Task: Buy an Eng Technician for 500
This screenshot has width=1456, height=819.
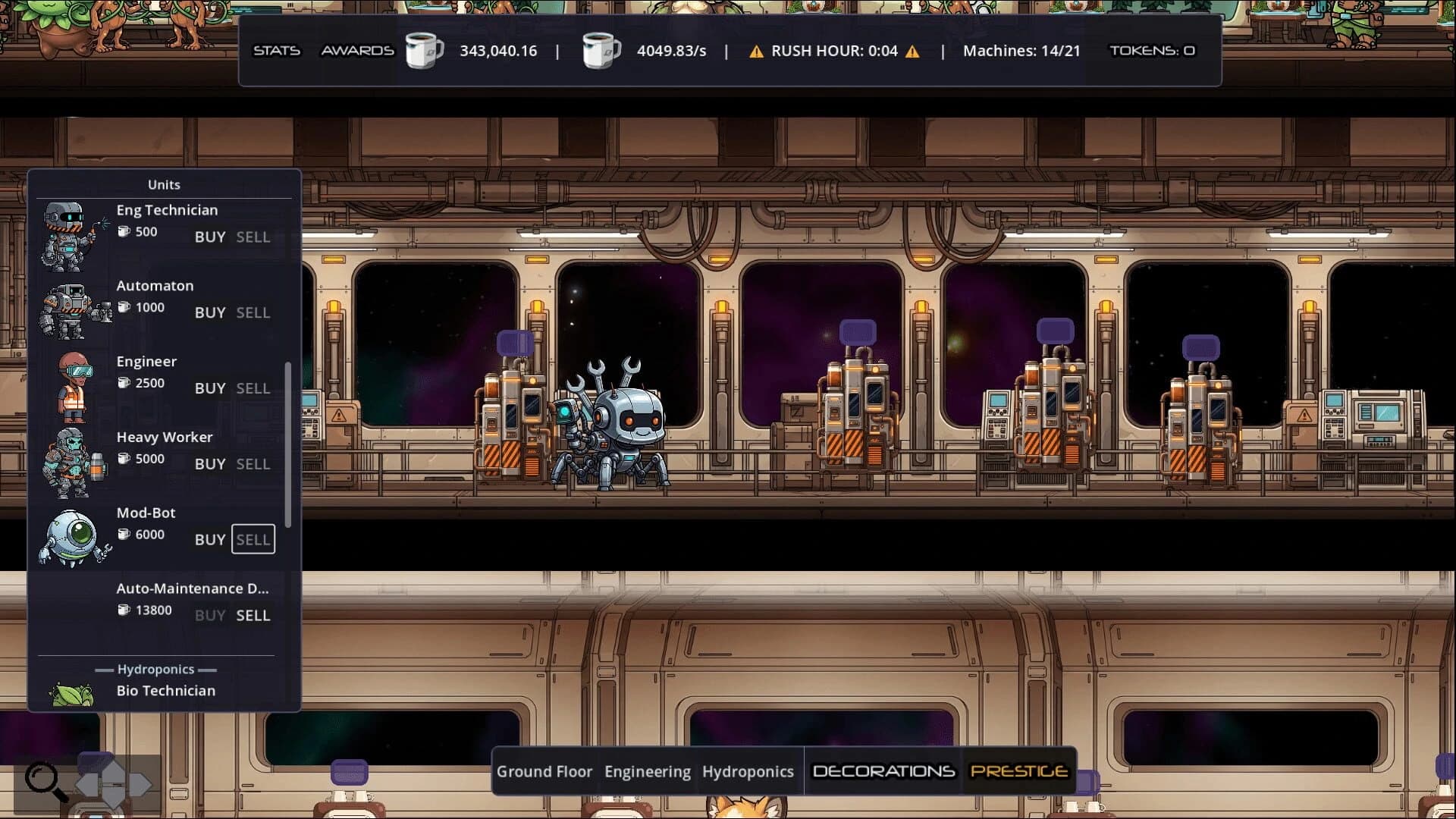Action: pyautogui.click(x=210, y=237)
